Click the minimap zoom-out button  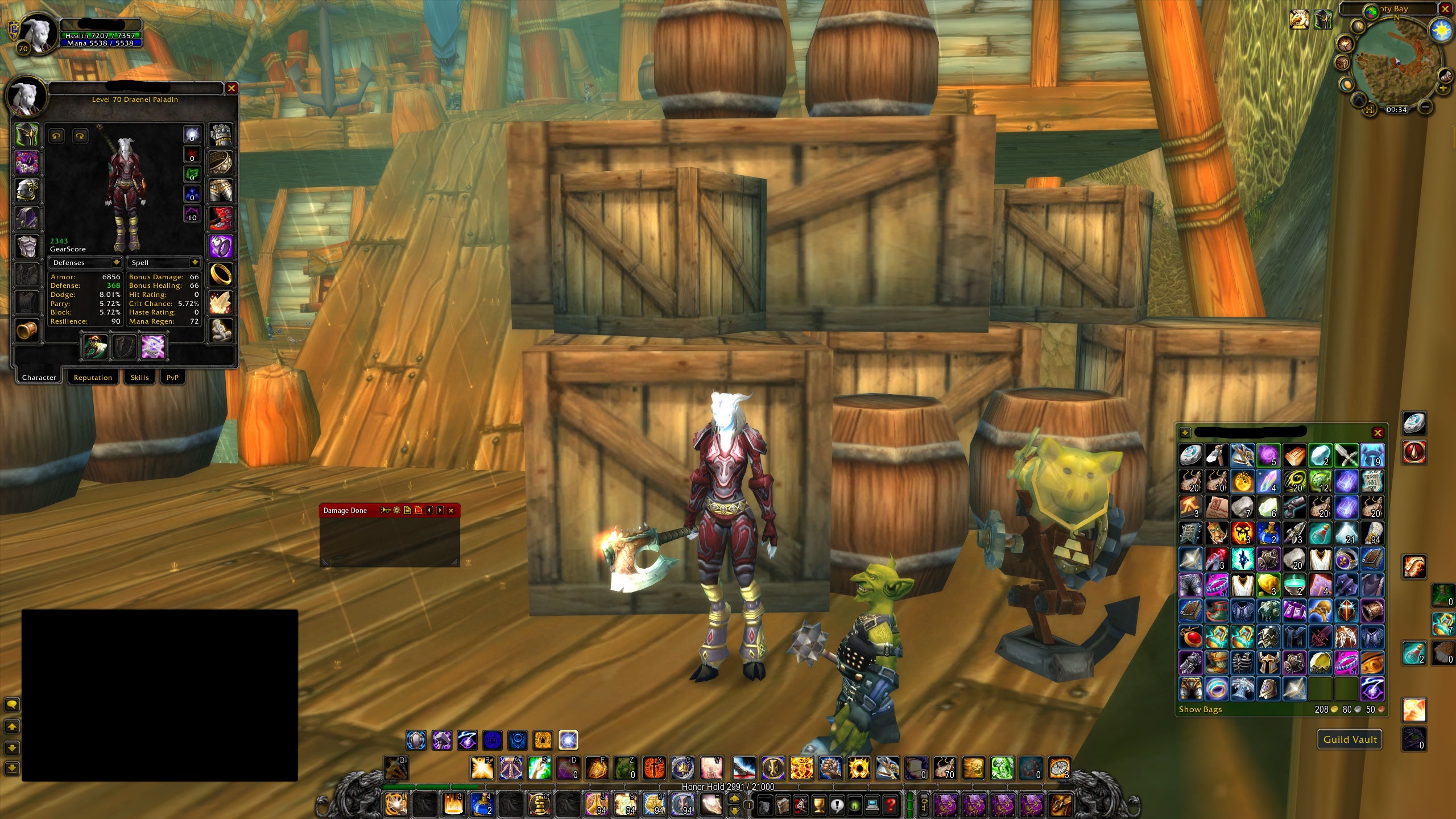coord(1425,106)
